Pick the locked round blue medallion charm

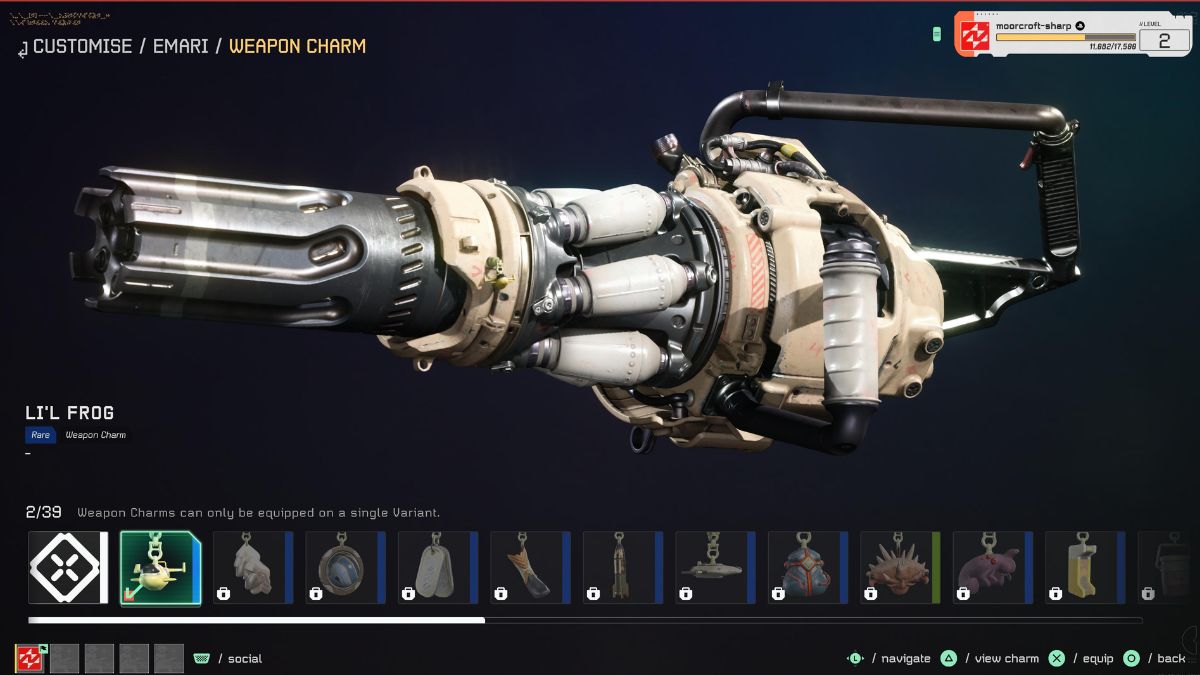(345, 567)
